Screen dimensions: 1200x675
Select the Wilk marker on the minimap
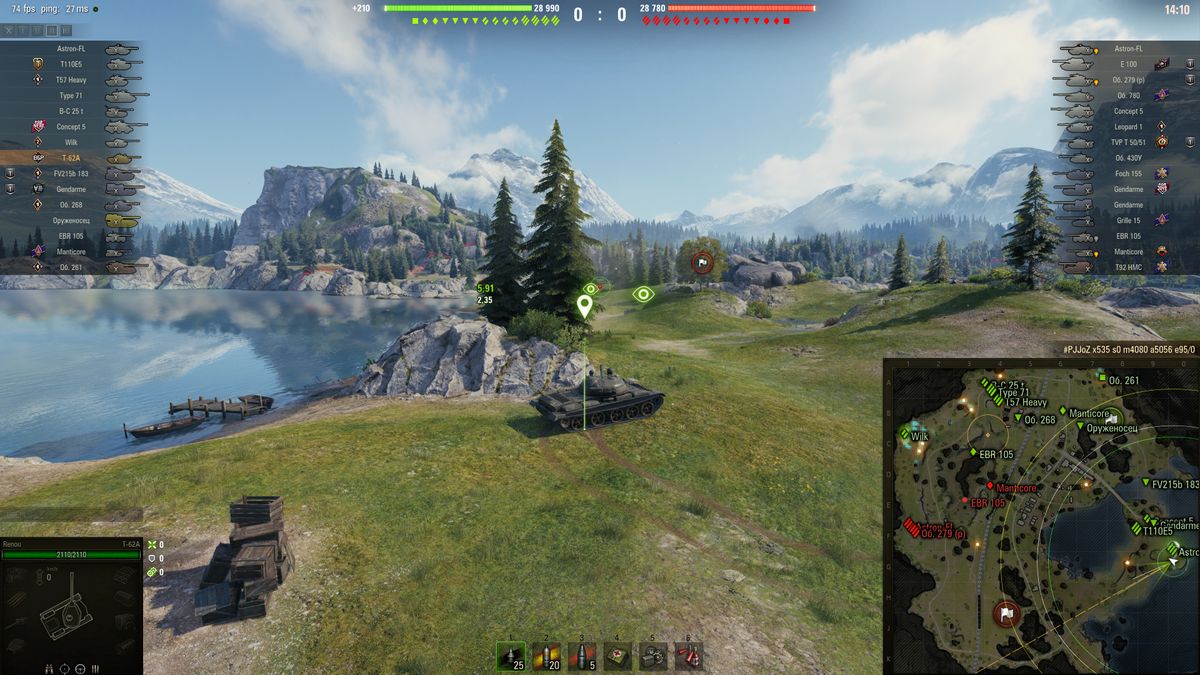tap(915, 436)
